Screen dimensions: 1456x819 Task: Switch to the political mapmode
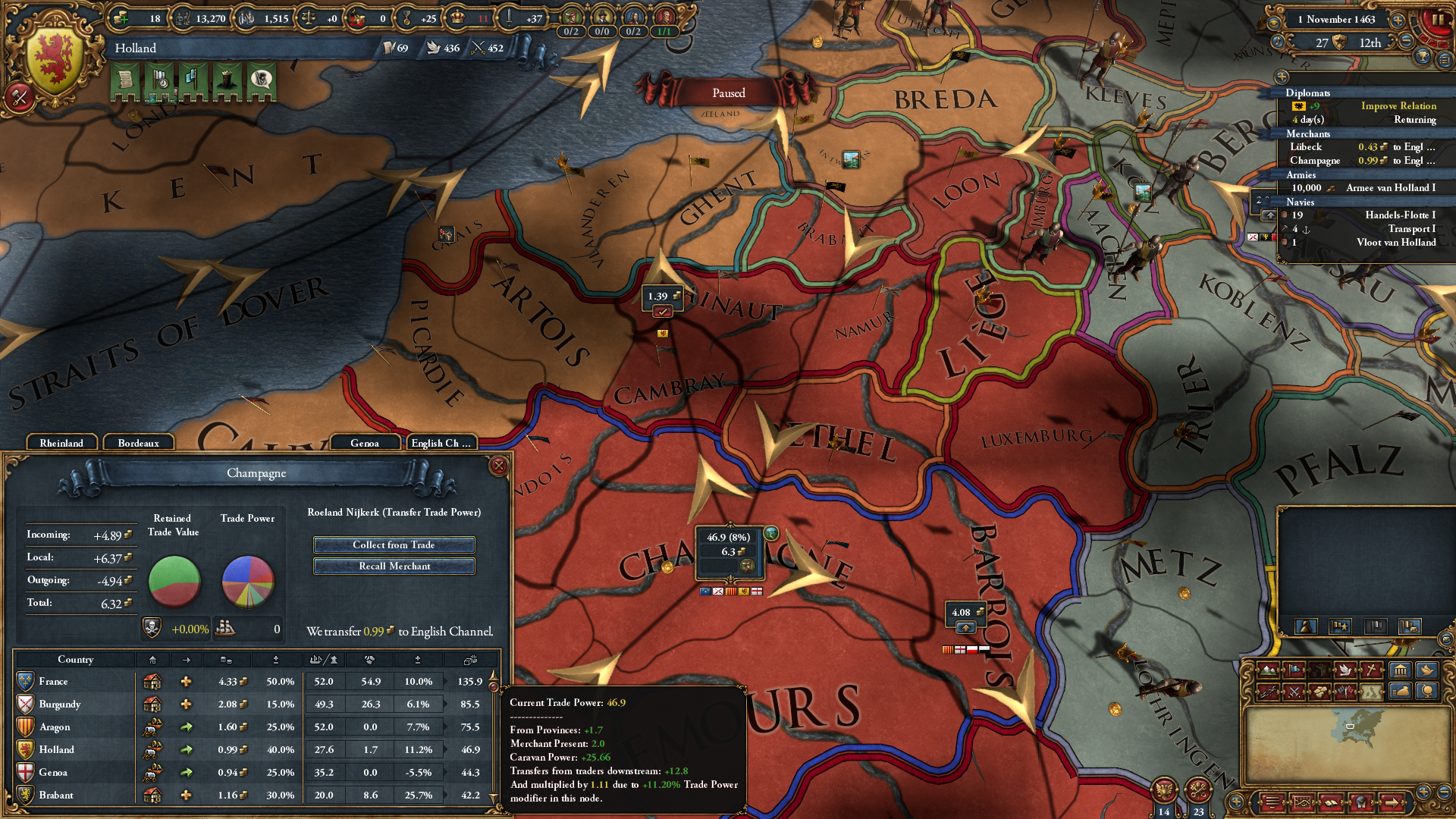[x=1294, y=668]
